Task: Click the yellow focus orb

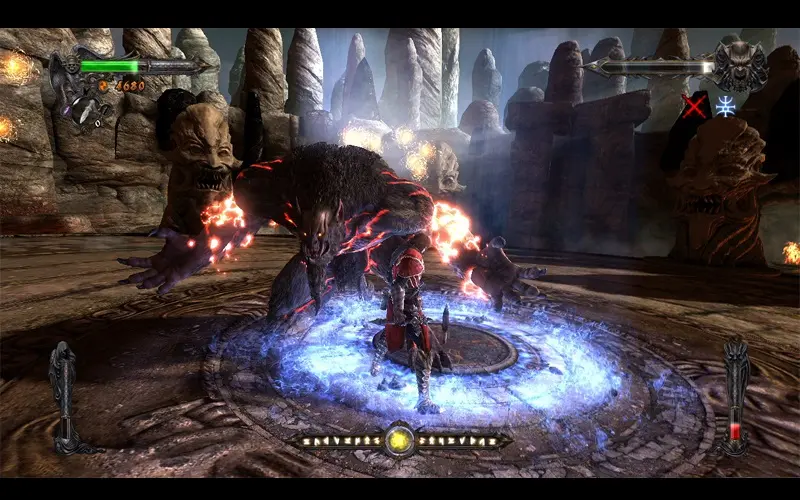Action: [400, 438]
